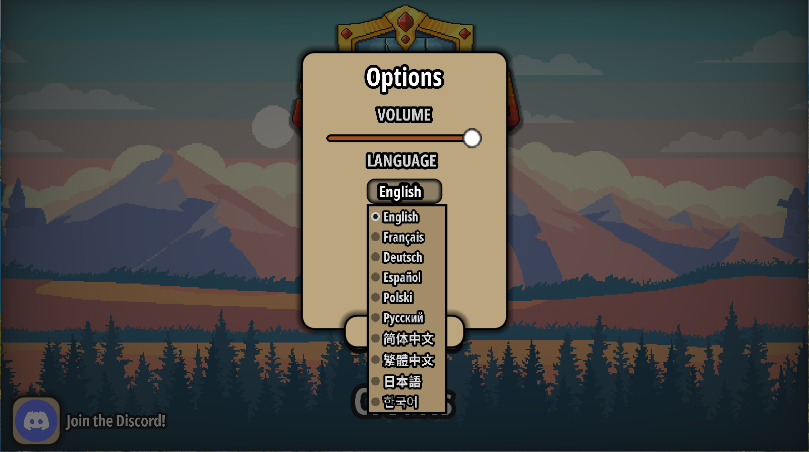Set language to Русский
The image size is (809, 452).
point(403,318)
